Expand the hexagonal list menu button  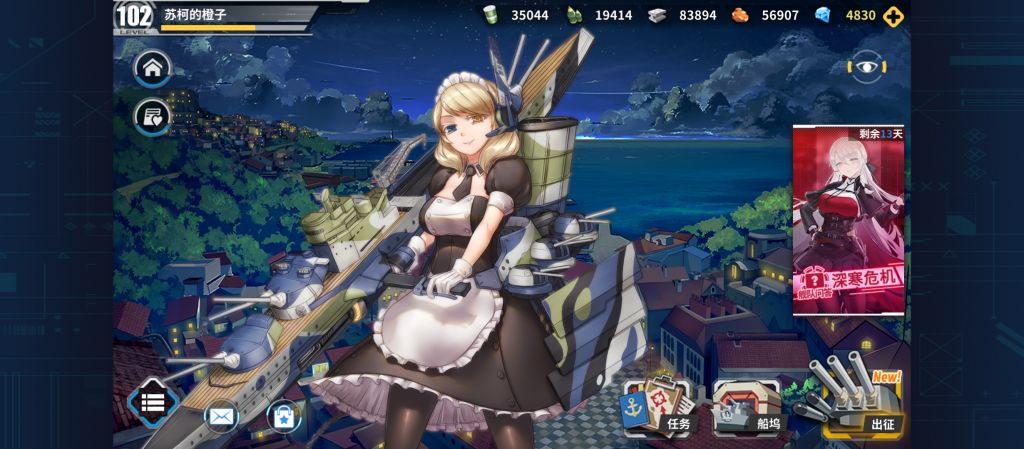[x=153, y=403]
